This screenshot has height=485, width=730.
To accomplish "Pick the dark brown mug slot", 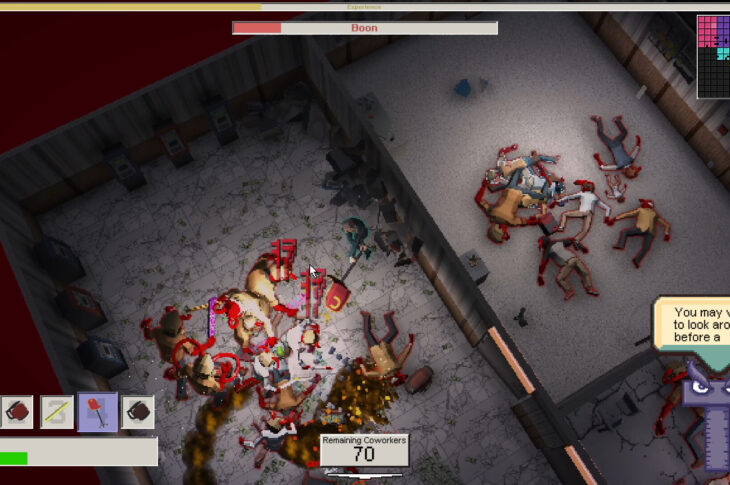I will (138, 411).
